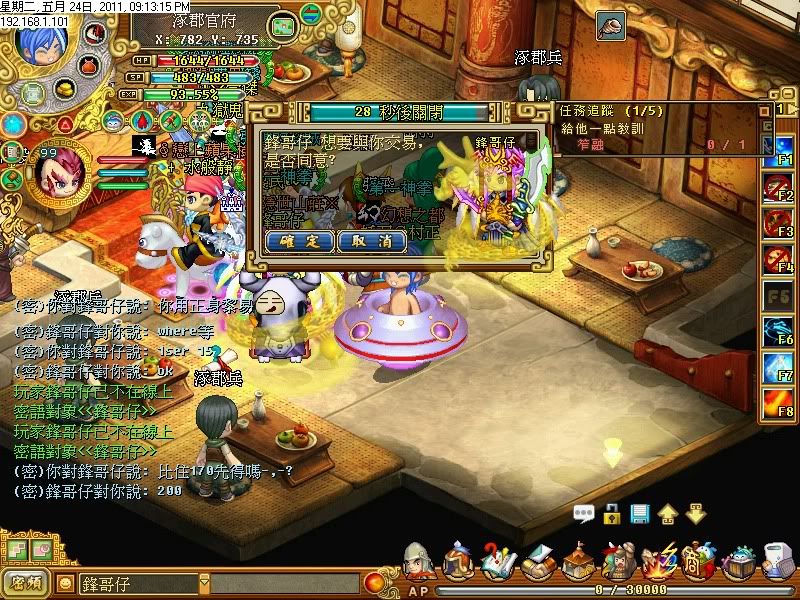This screenshot has width=800, height=600.
Task: Confirm the trade request with 確定
Action: pyautogui.click(x=301, y=241)
